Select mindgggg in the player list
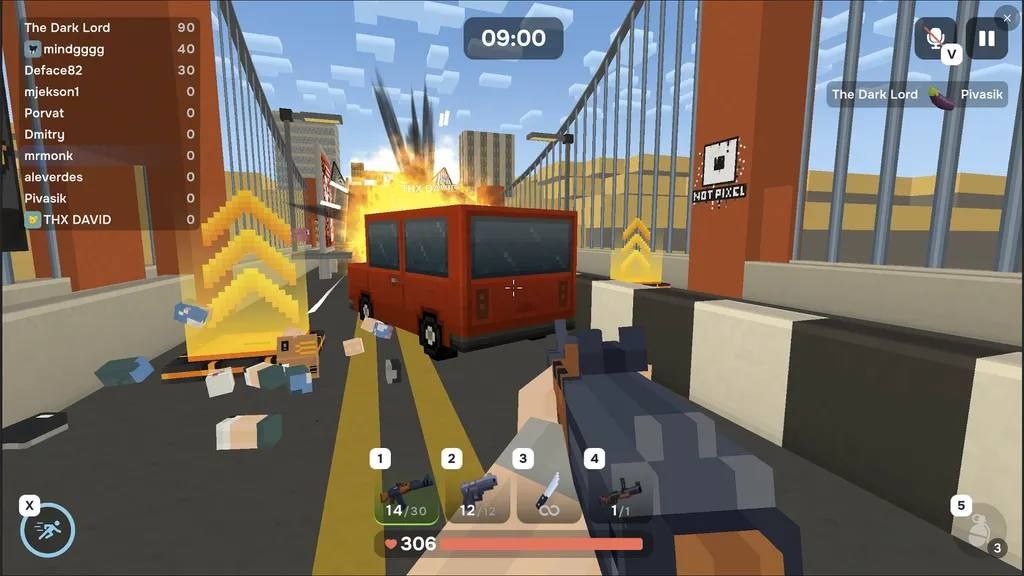Image resolution: width=1024 pixels, height=576 pixels. pos(110,49)
